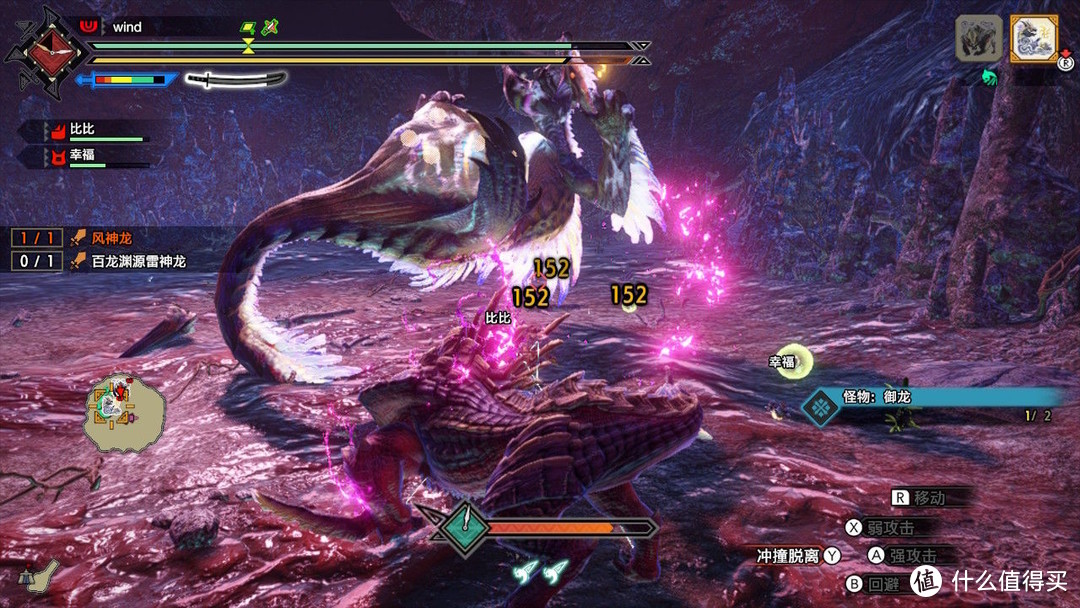Select the greyed-out monster portrait icon
This screenshot has height=608, width=1080.
click(x=978, y=39)
